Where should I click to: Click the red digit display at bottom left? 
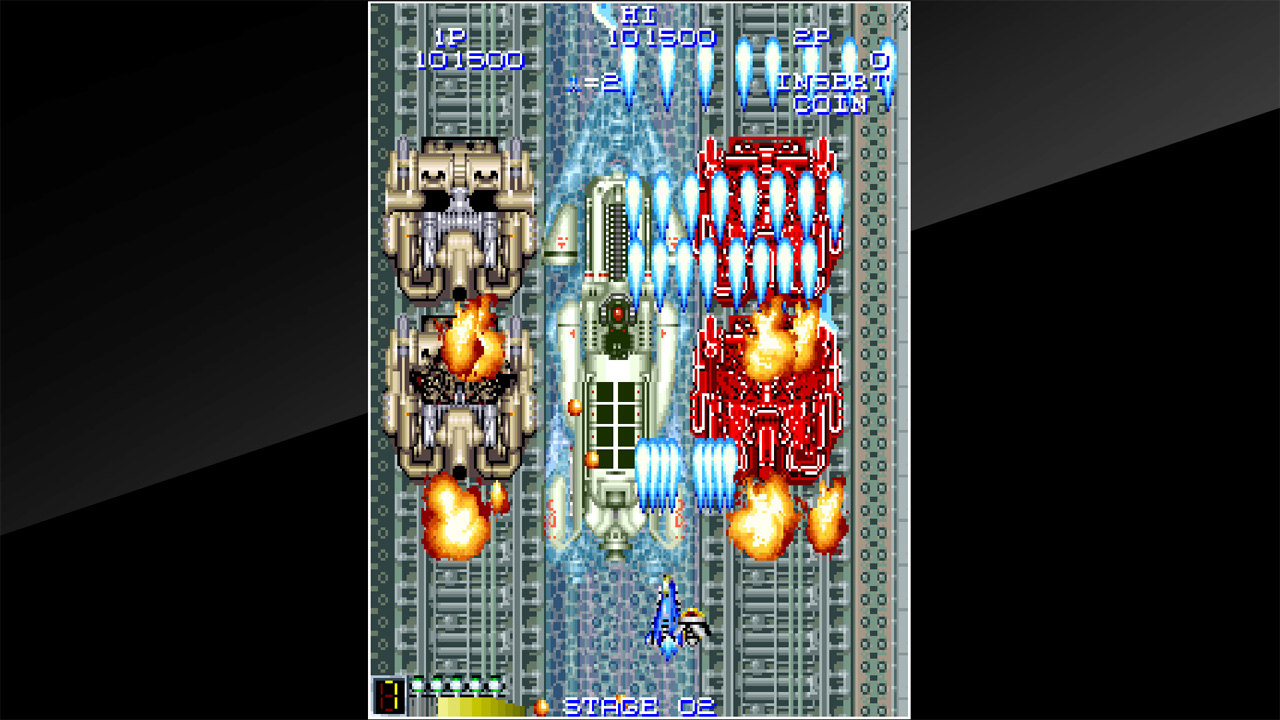pyautogui.click(x=389, y=696)
